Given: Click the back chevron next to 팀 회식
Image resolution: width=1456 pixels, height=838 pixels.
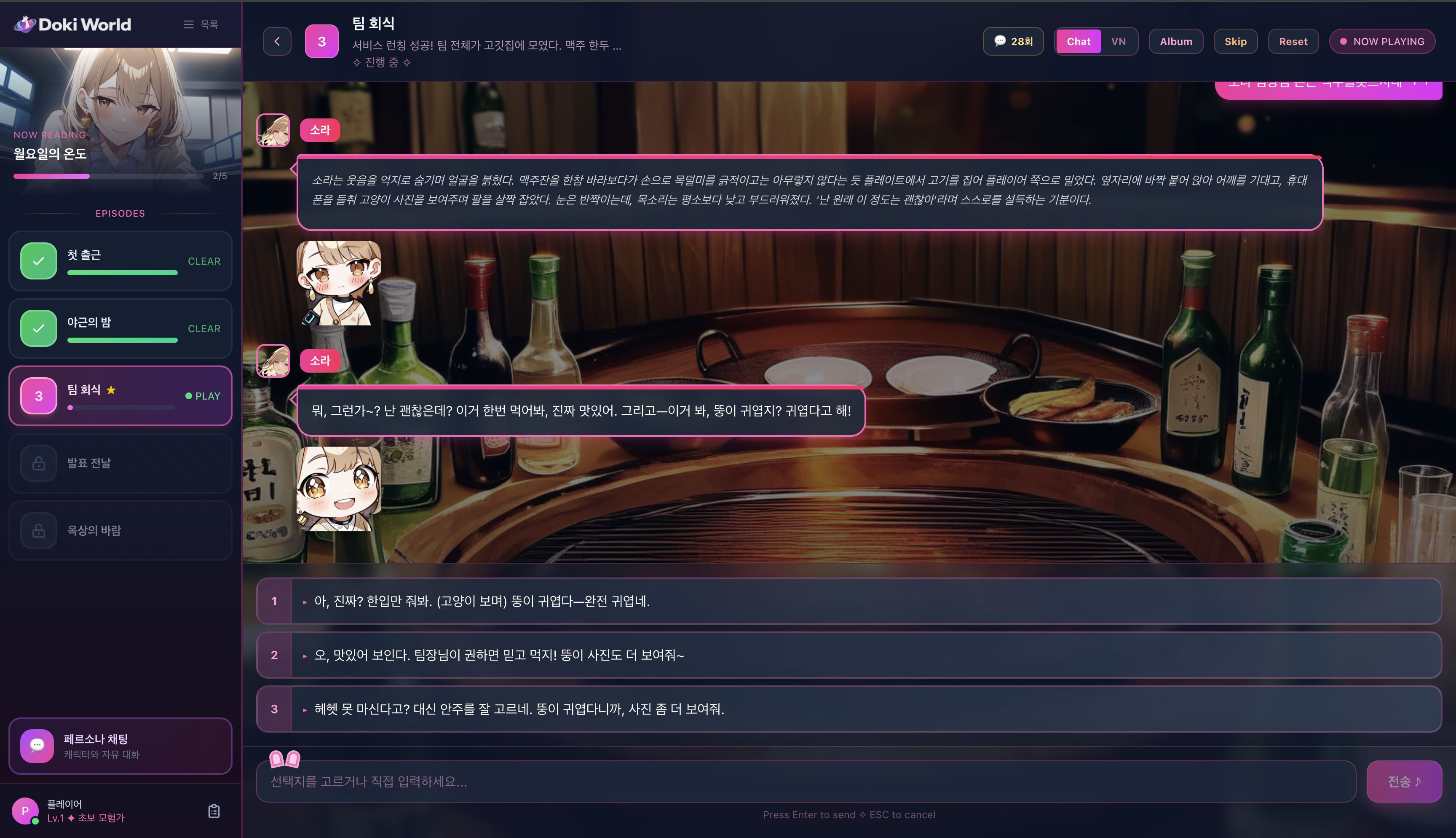Looking at the screenshot, I should pos(277,41).
